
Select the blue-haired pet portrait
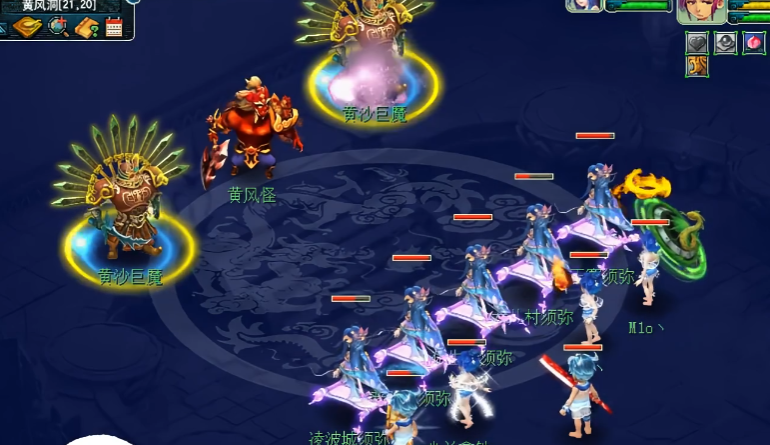pyautogui.click(x=584, y=5)
